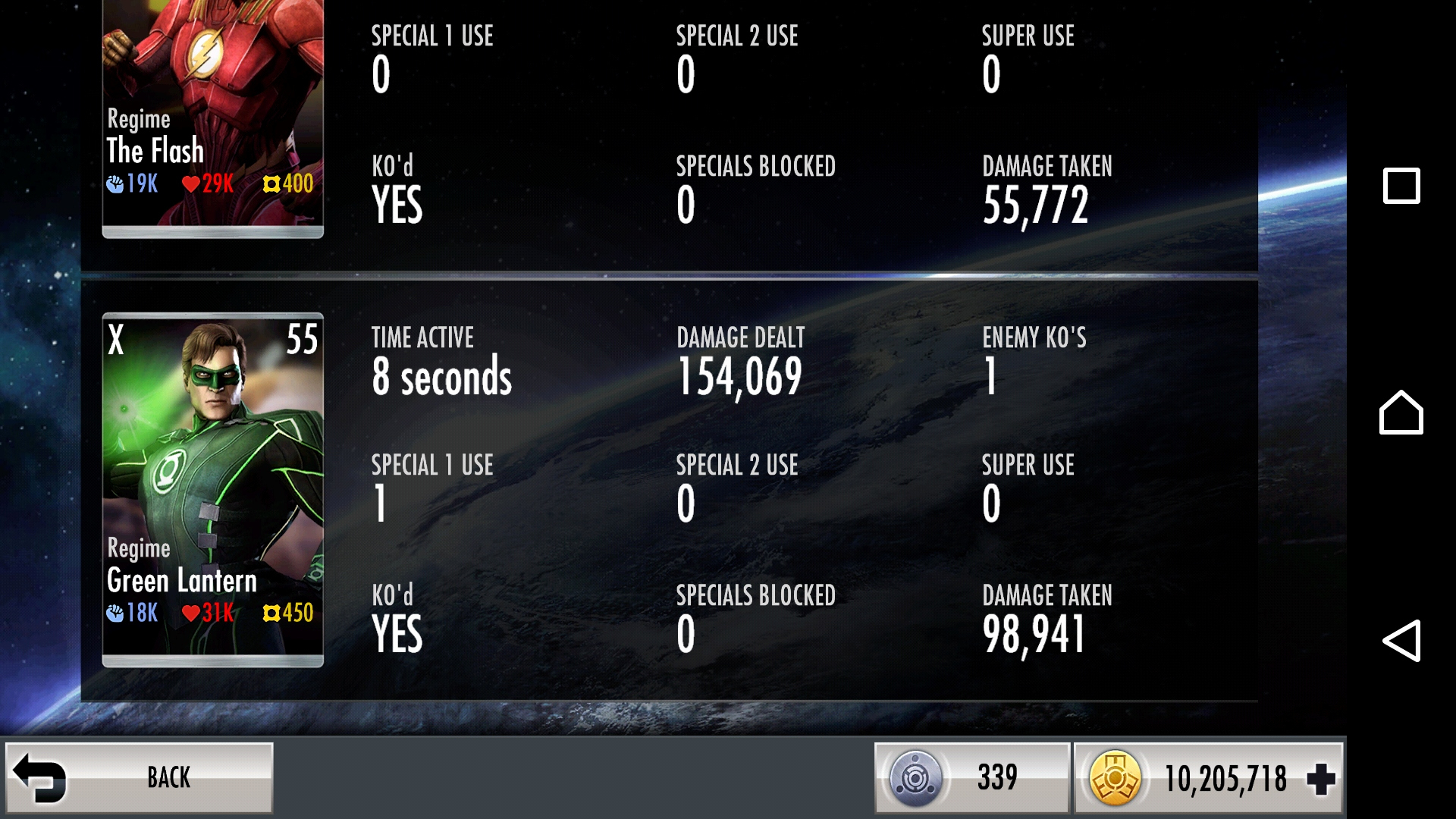This screenshot has height=819, width=1456.
Task: Select the Regime The Flash card
Action: (x=213, y=118)
